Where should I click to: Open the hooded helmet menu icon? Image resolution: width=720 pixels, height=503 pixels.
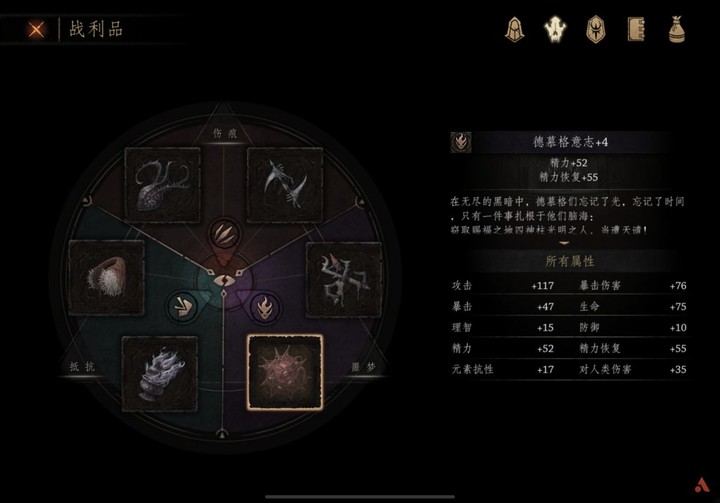(x=515, y=29)
